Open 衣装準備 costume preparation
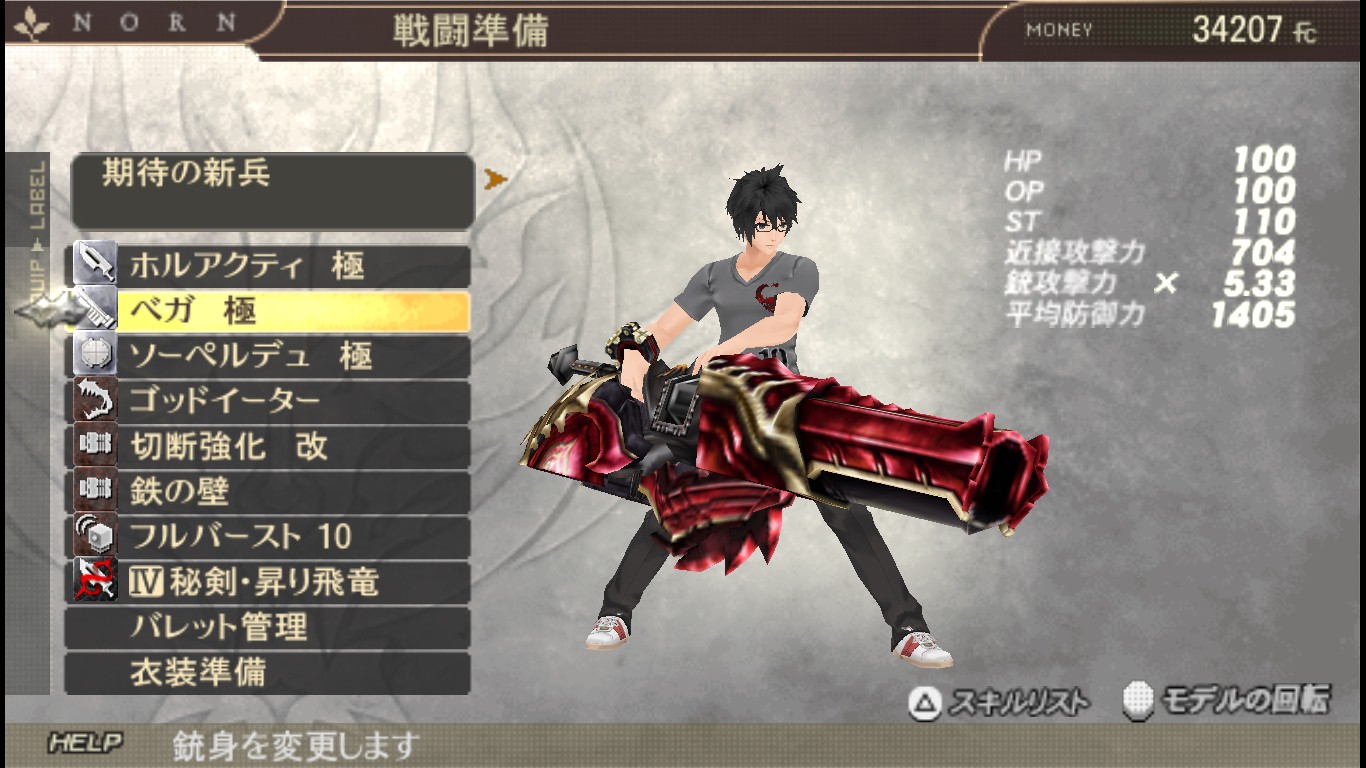Viewport: 1366px width, 768px height. (268, 672)
